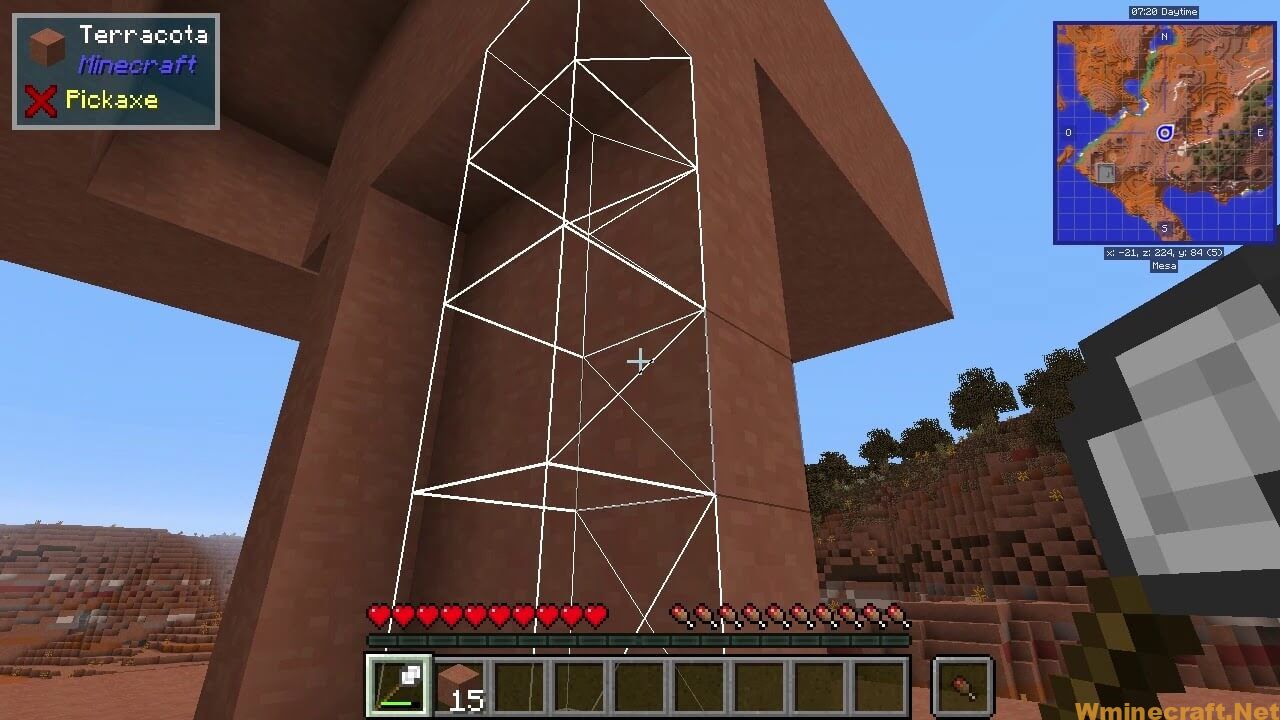Click the structure icon on the minimap's left island

(1105, 172)
